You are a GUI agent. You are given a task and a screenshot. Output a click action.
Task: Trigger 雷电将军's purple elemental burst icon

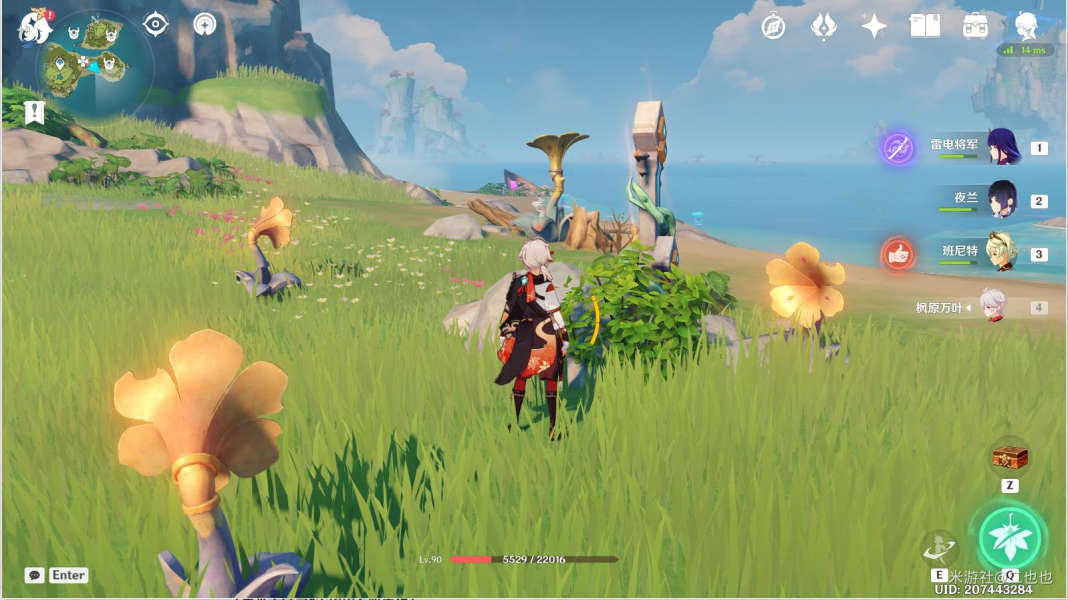tap(898, 148)
